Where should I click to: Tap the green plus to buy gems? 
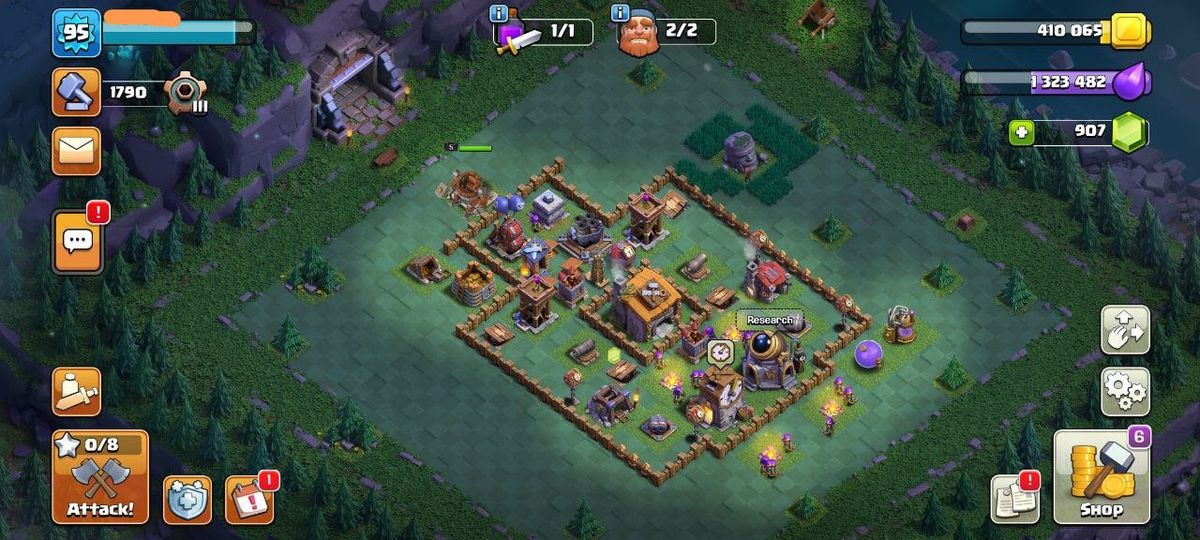(1021, 132)
